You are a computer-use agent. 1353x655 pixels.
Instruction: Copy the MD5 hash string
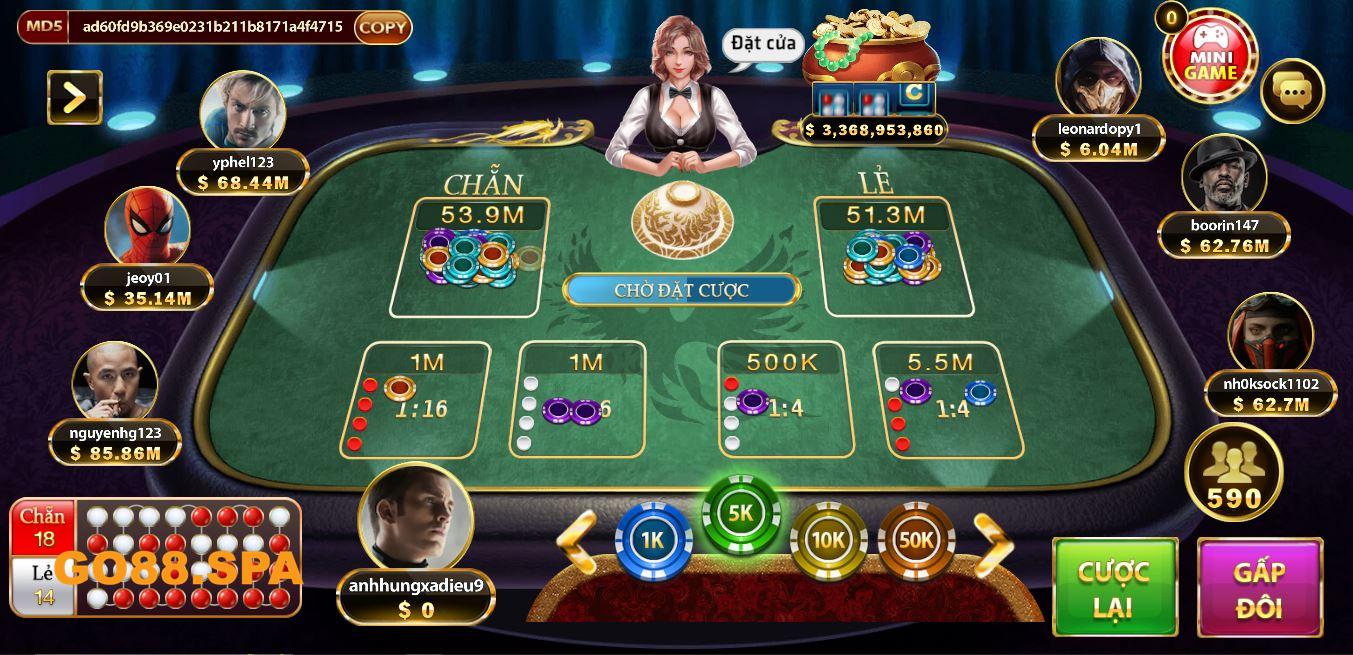(382, 27)
